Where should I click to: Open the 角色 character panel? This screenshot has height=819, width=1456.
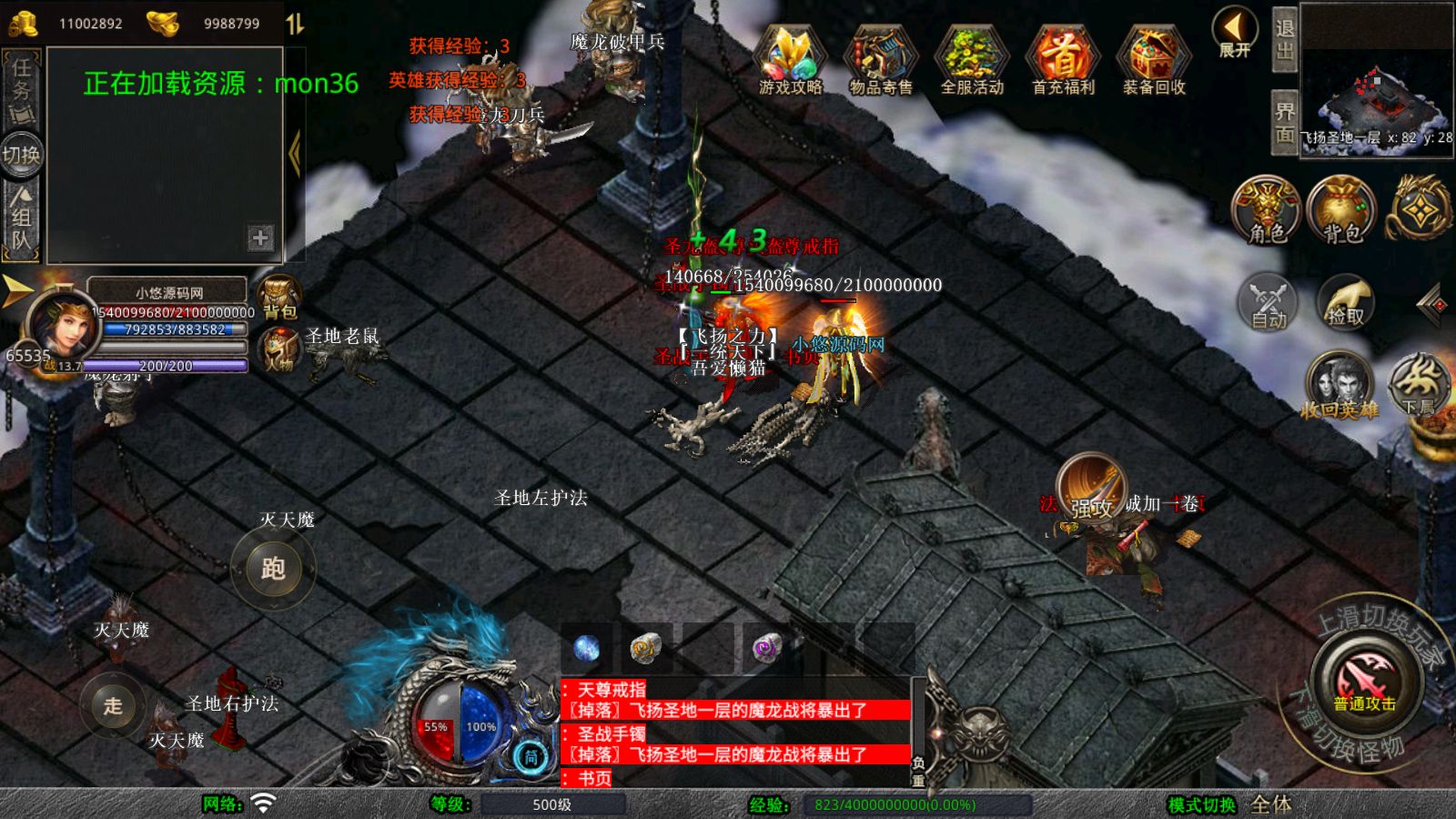pos(1266,210)
